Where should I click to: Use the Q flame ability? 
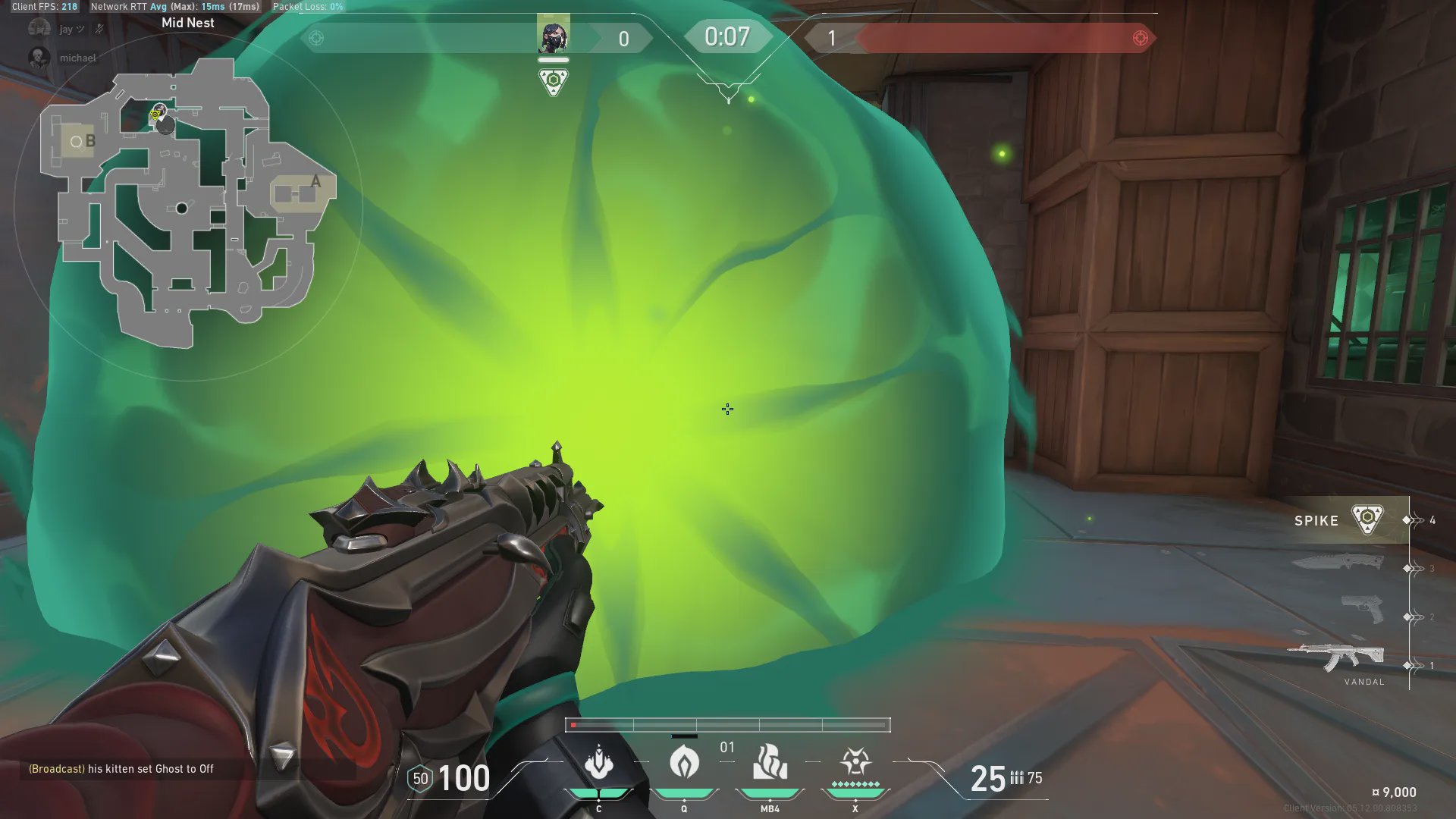click(x=684, y=762)
